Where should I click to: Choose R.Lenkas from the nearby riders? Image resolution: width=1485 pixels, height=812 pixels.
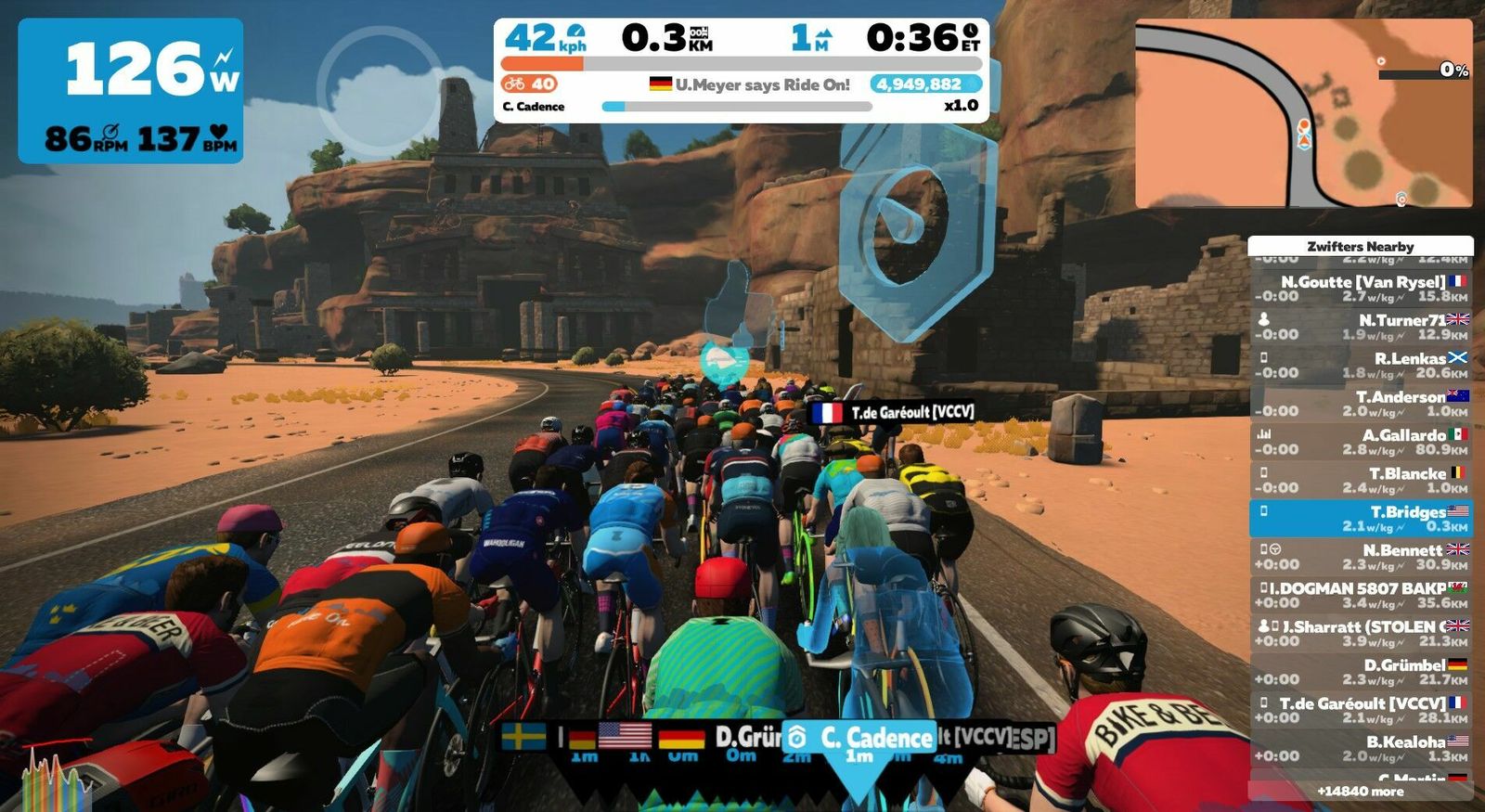click(1361, 365)
